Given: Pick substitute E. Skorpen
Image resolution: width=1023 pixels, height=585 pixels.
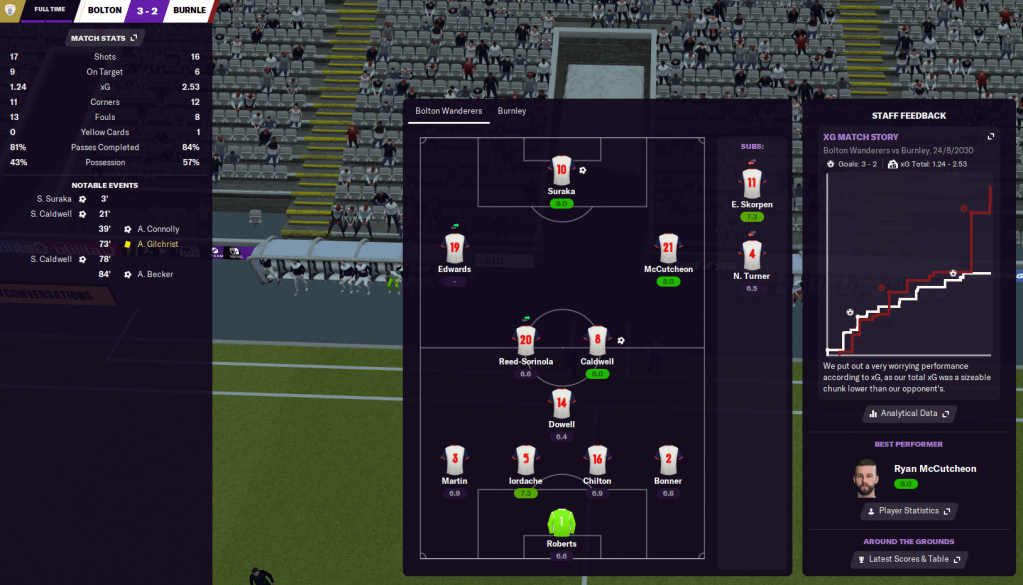Looking at the screenshot, I should point(752,183).
